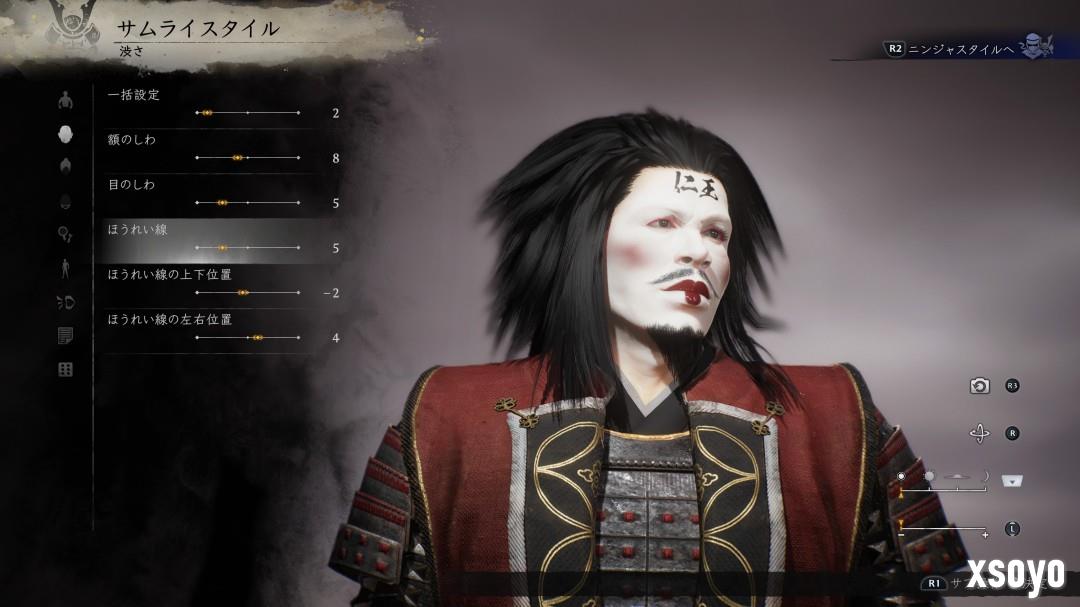Image resolution: width=1080 pixels, height=607 pixels.
Task: Open the body build category icon
Action: click(x=66, y=100)
